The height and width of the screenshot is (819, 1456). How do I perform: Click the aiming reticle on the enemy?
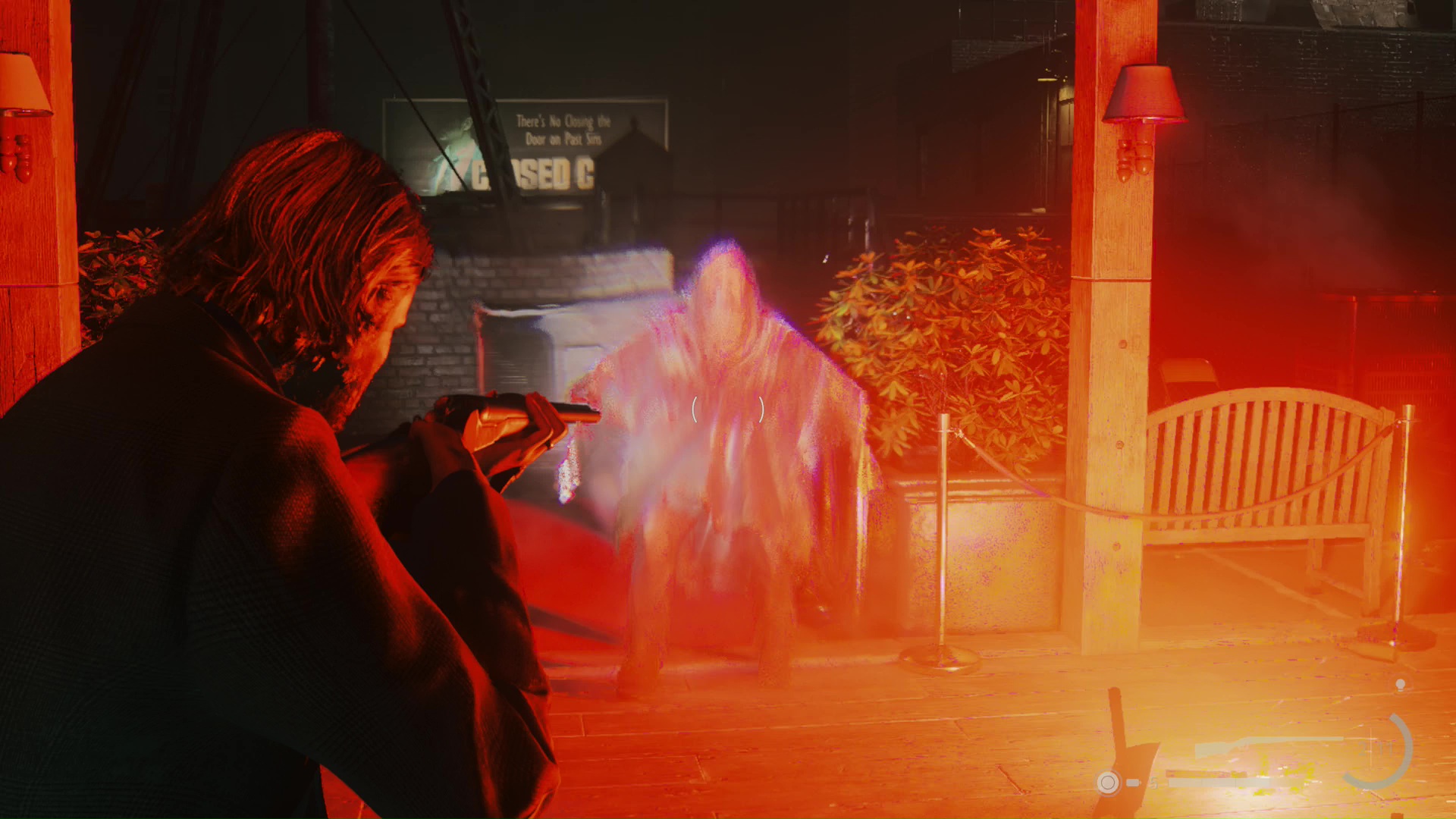point(727,410)
